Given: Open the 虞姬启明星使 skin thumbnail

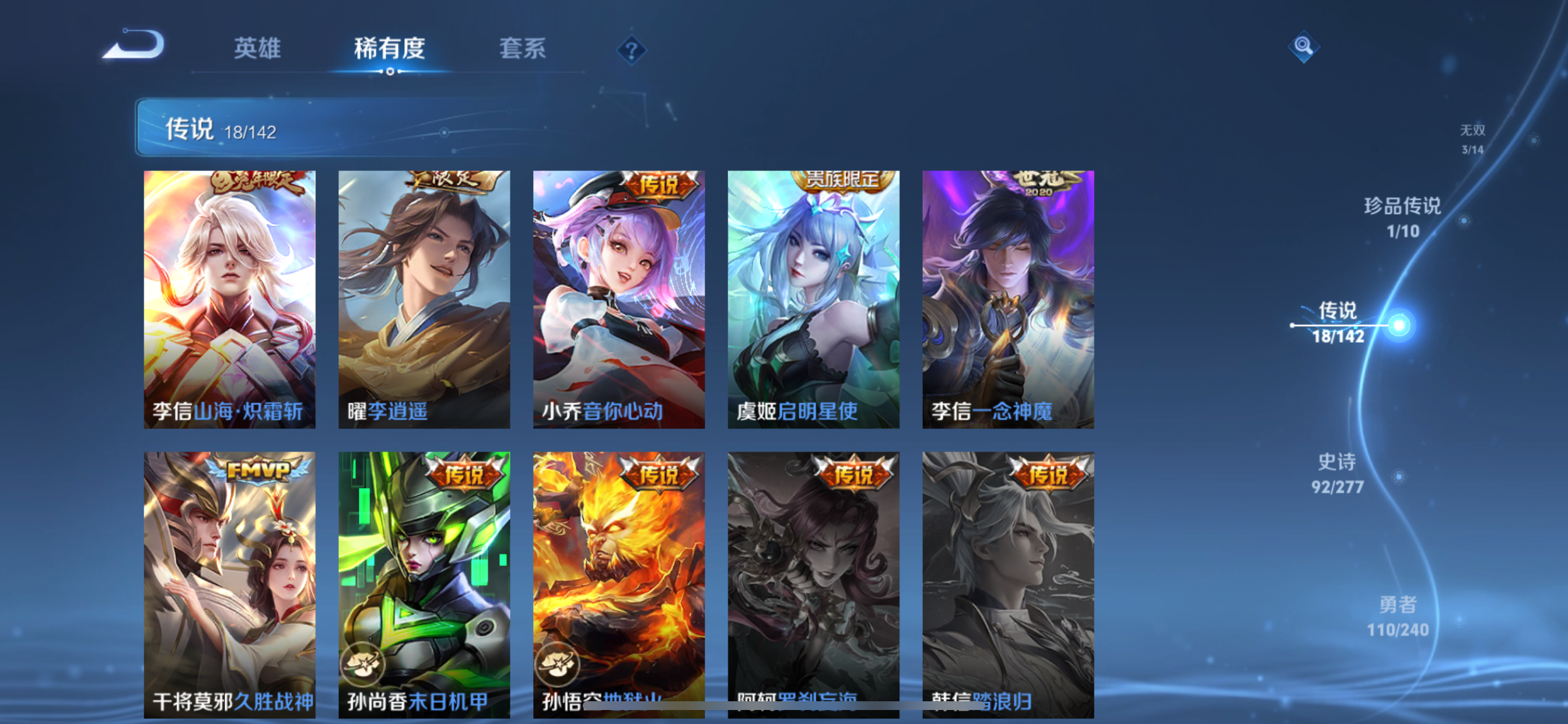Looking at the screenshot, I should (x=814, y=298).
